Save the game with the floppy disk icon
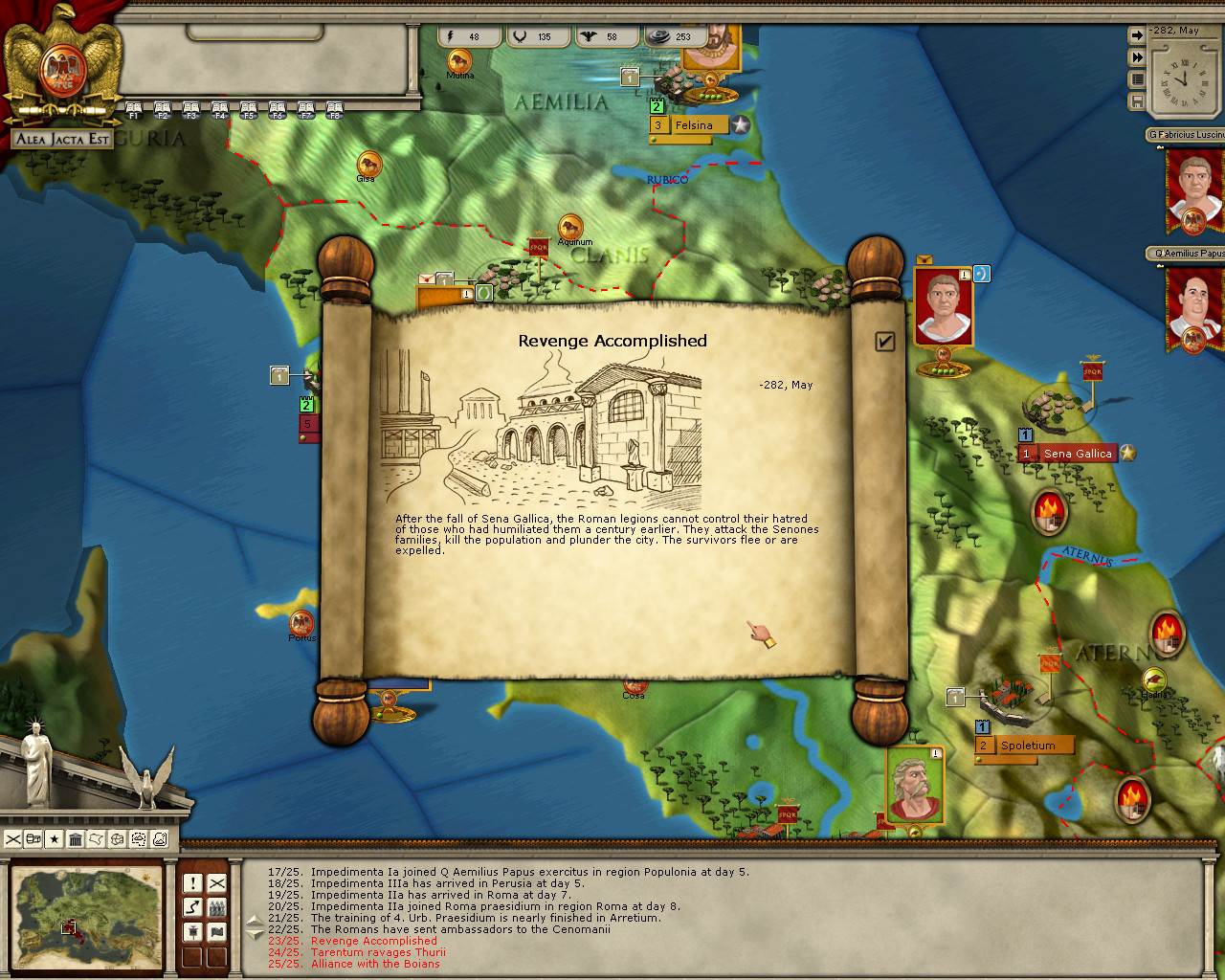This screenshot has height=980, width=1225. click(x=1137, y=100)
